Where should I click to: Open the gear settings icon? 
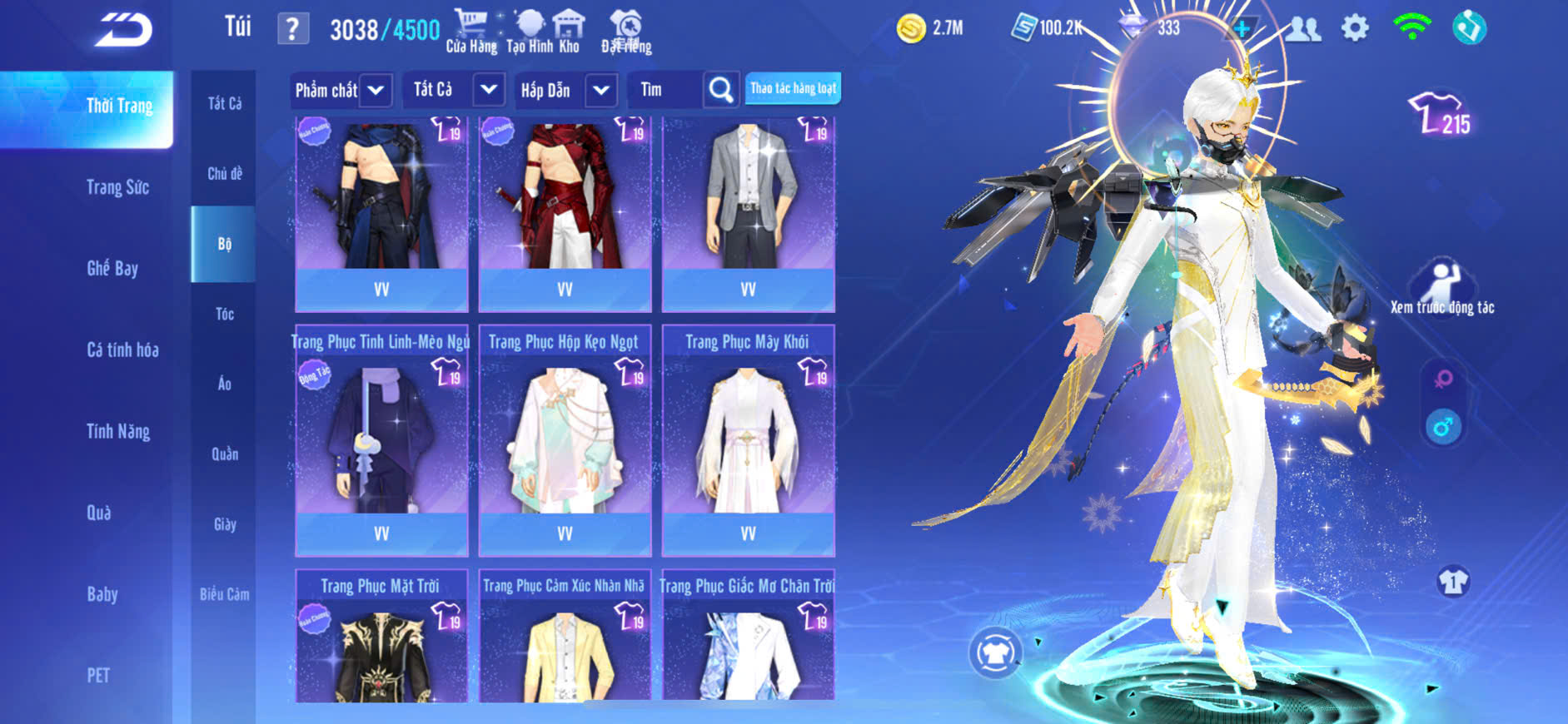coord(1355,28)
